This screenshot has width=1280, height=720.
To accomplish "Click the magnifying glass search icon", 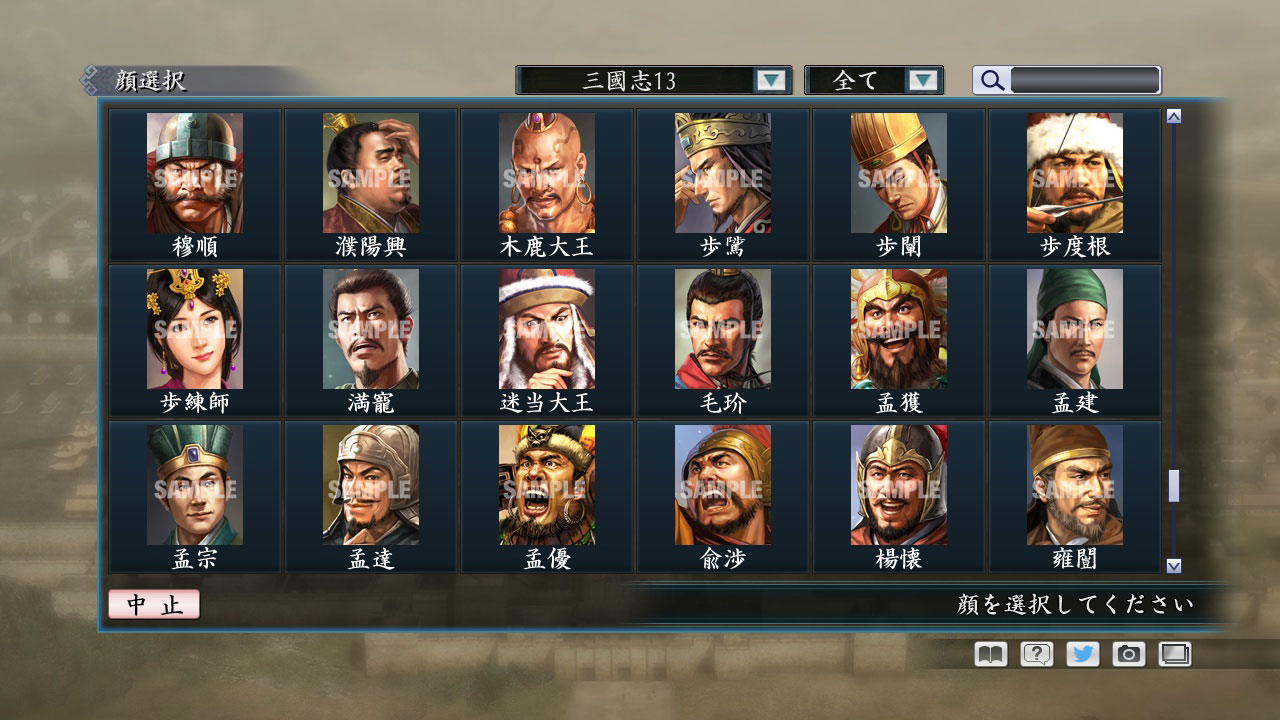I will 990,80.
